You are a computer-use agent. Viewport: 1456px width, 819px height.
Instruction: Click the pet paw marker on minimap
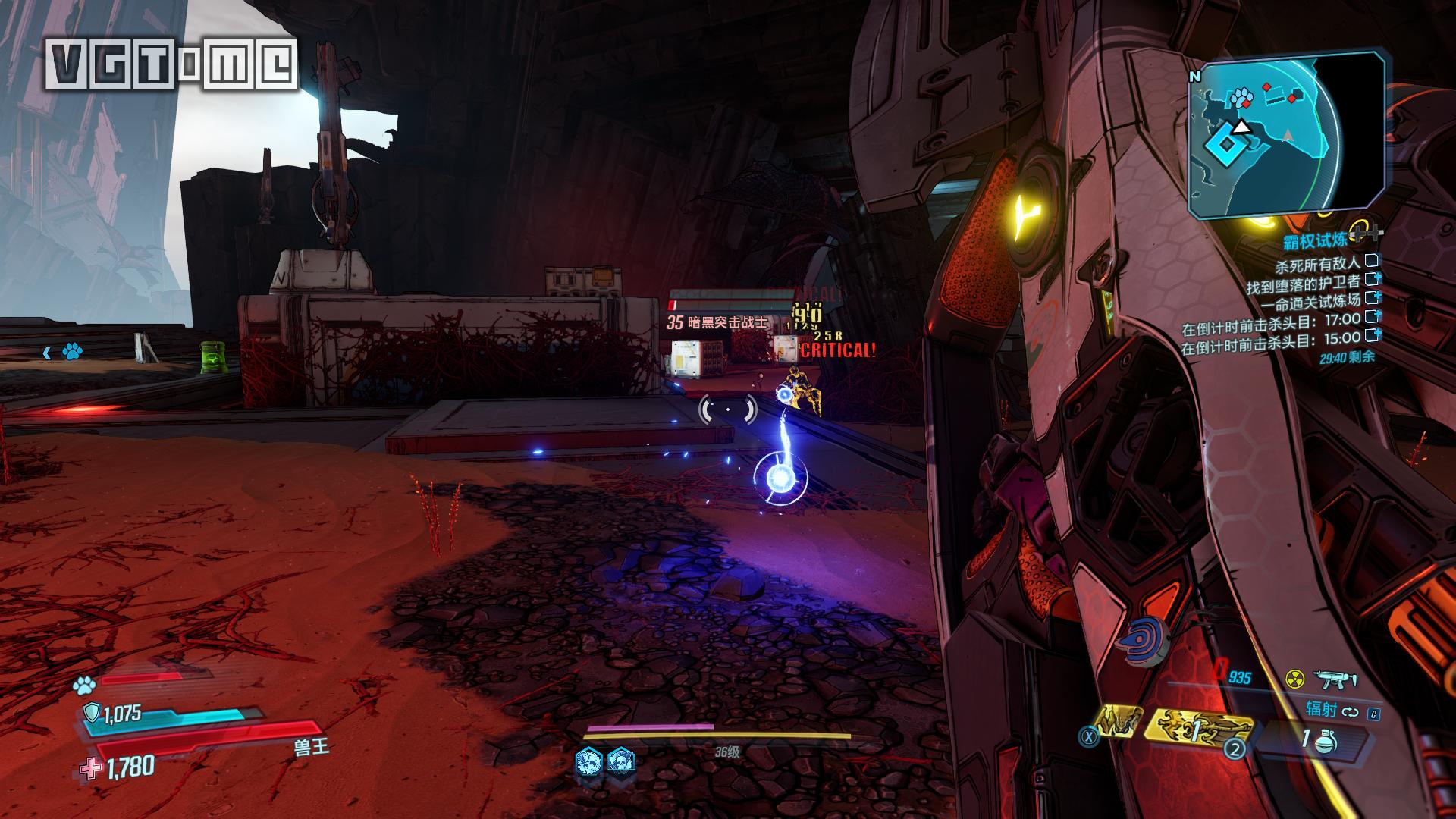tap(1241, 96)
